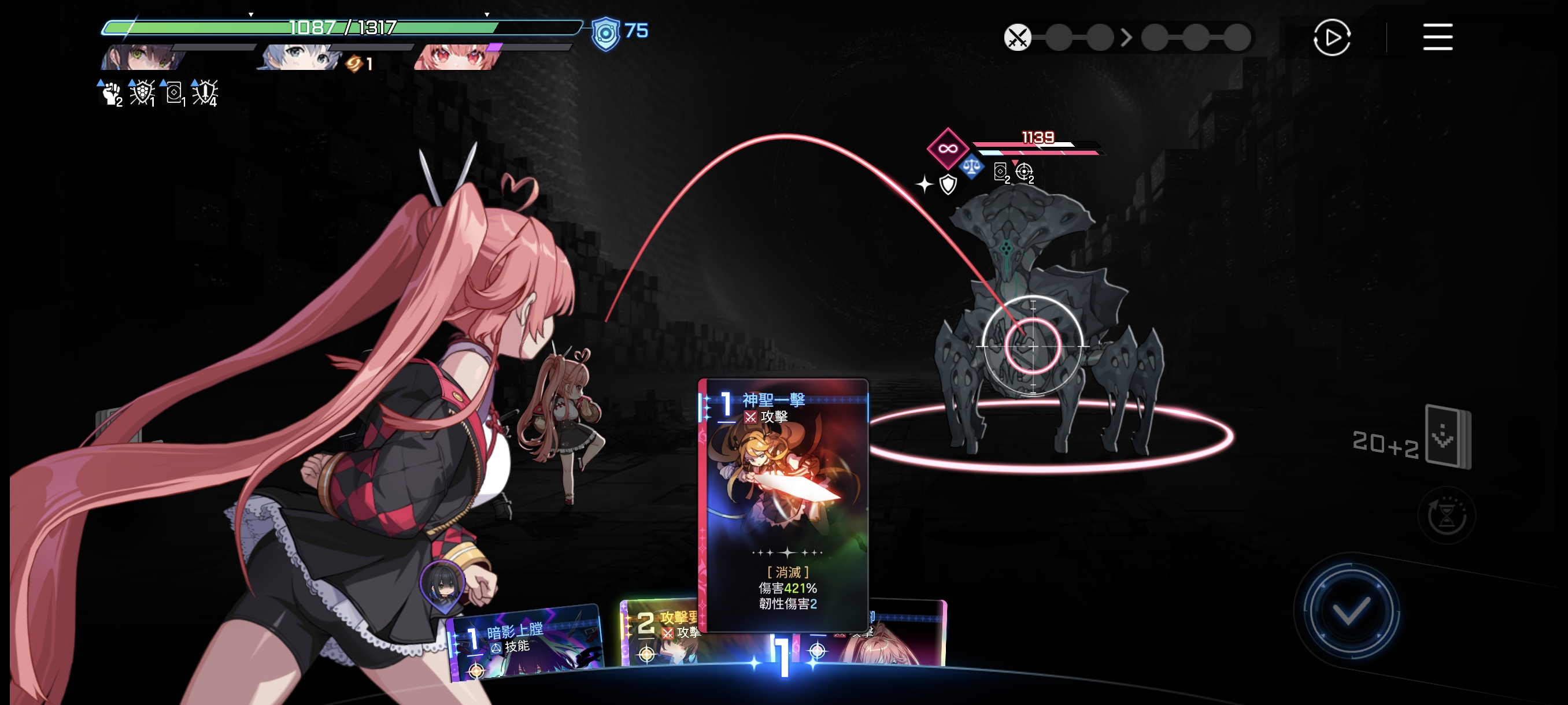Inspect the glowing shield buff icon

142,93
